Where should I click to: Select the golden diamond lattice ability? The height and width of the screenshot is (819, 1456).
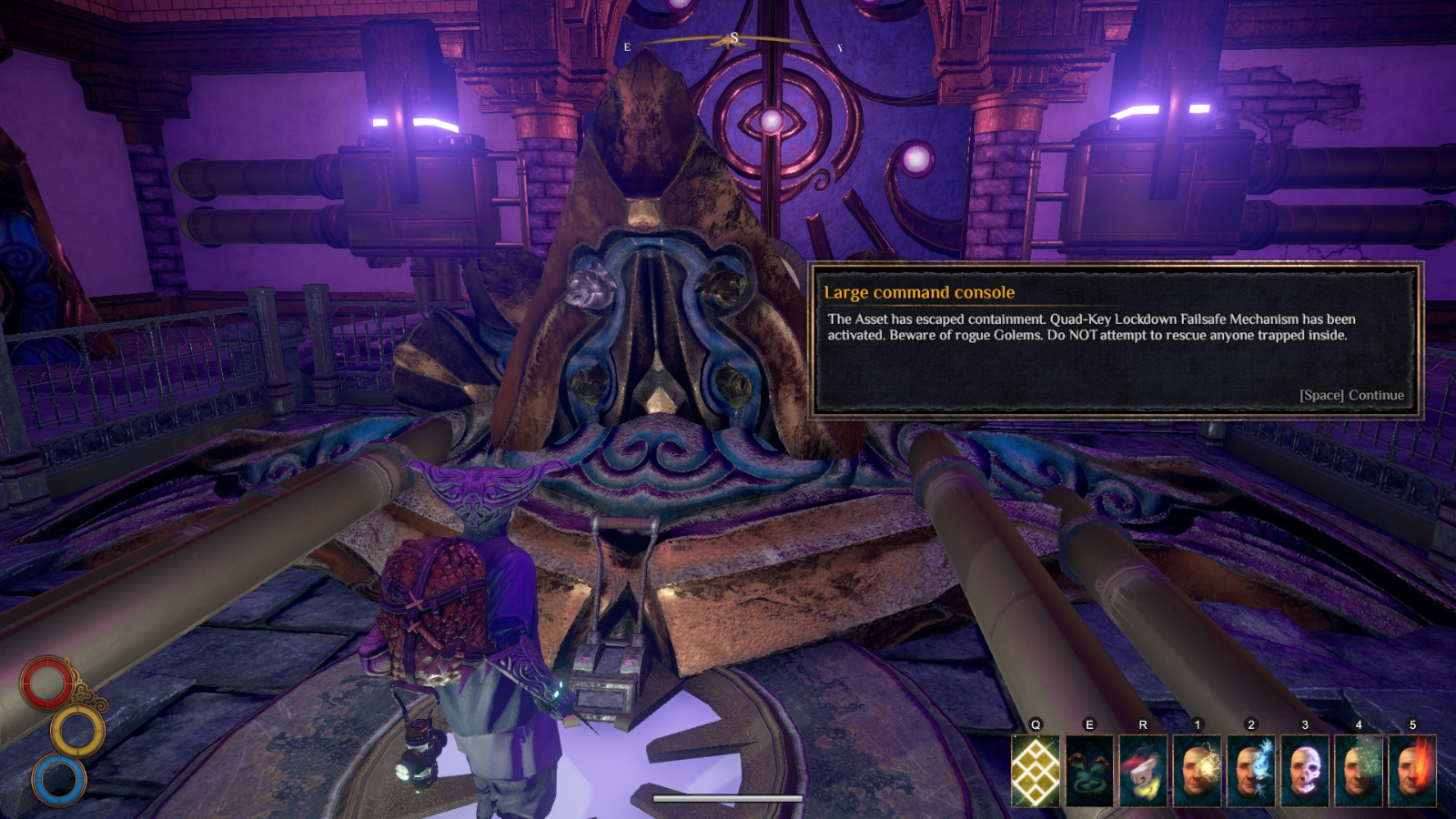pos(1036,772)
